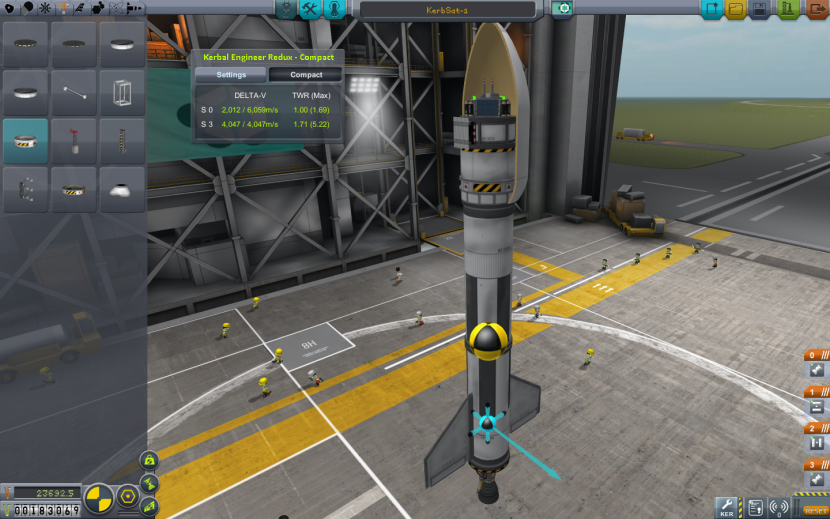Toggle the center of mass indicator
The width and height of the screenshot is (830, 519).
pyautogui.click(x=100, y=496)
